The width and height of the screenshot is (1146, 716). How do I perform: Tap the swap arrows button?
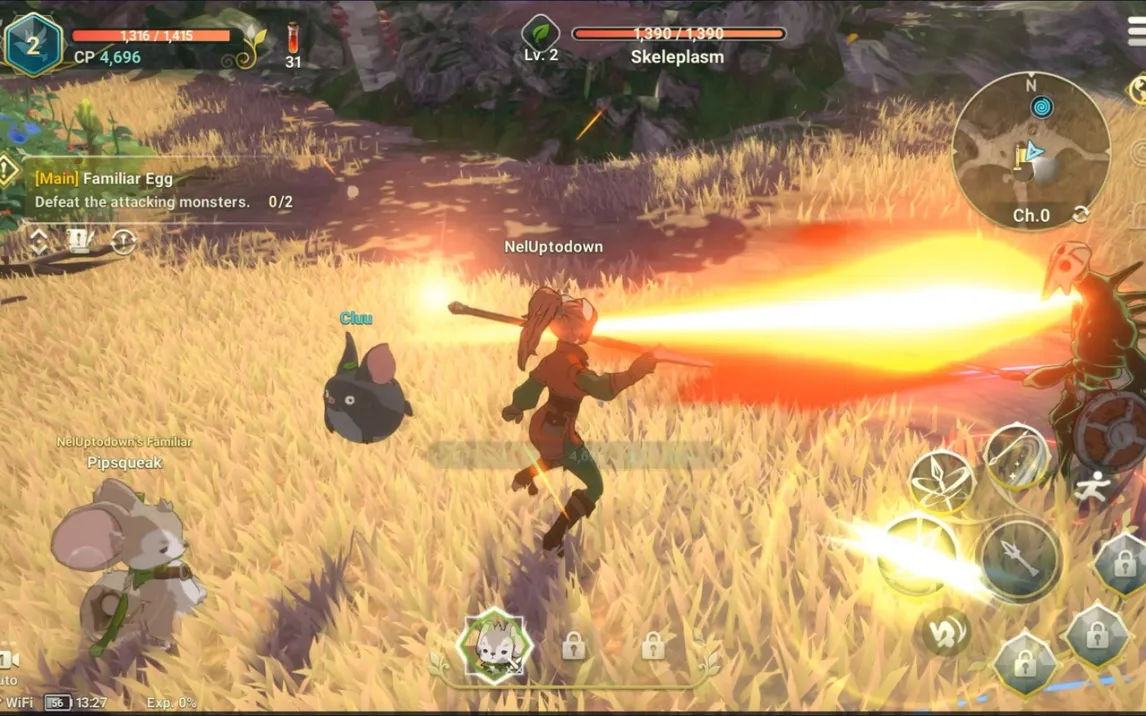pos(943,631)
